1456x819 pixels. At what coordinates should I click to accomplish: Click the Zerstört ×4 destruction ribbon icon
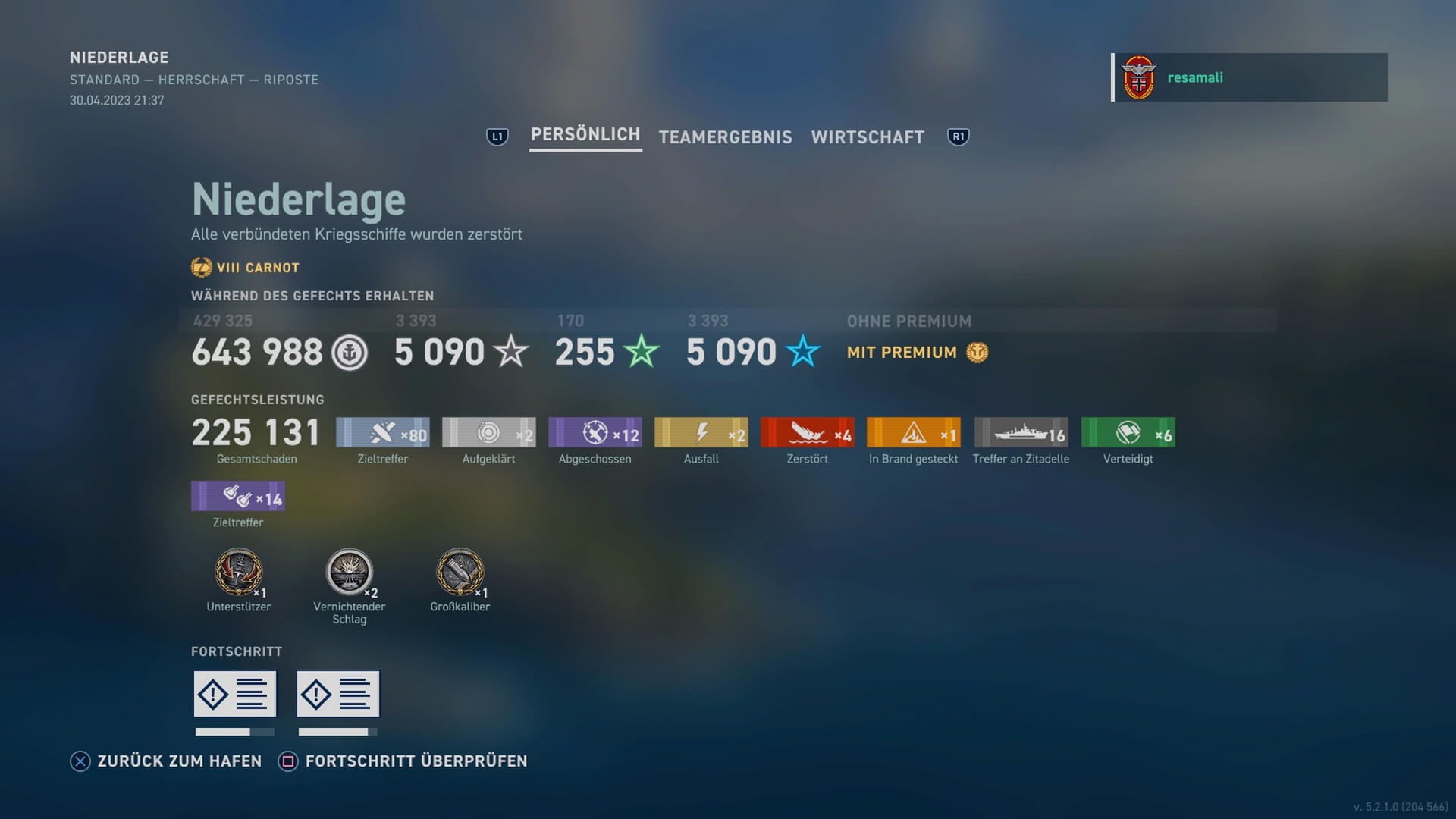click(807, 432)
